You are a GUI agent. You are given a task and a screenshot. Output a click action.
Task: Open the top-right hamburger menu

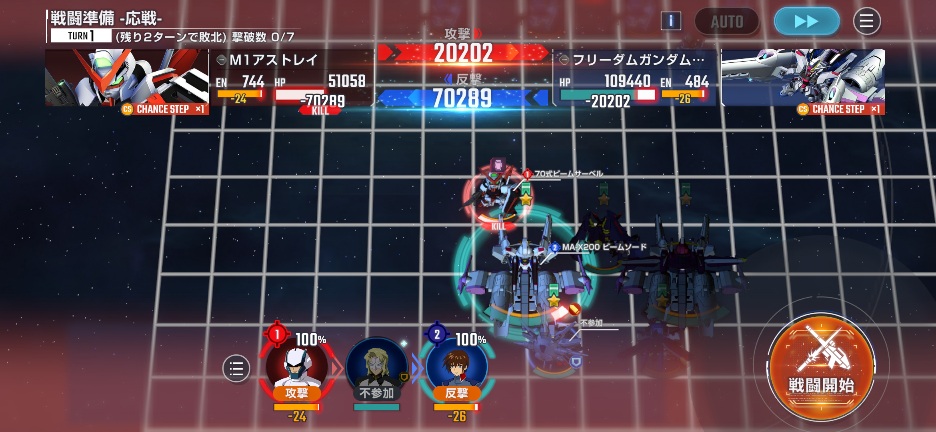pyautogui.click(x=866, y=21)
